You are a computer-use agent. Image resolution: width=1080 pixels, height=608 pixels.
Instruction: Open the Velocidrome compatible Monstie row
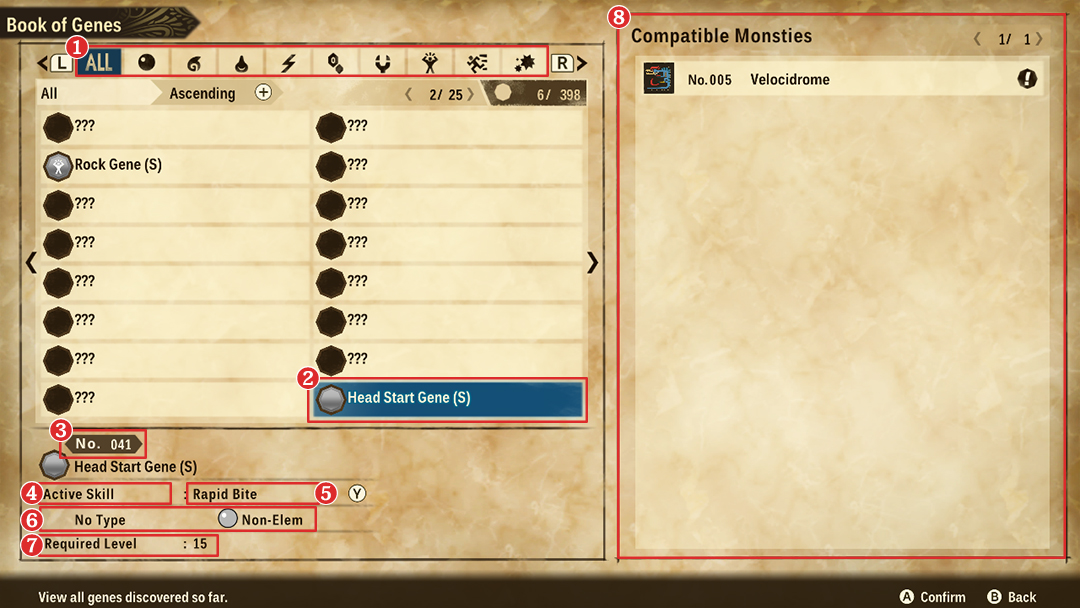[840, 79]
